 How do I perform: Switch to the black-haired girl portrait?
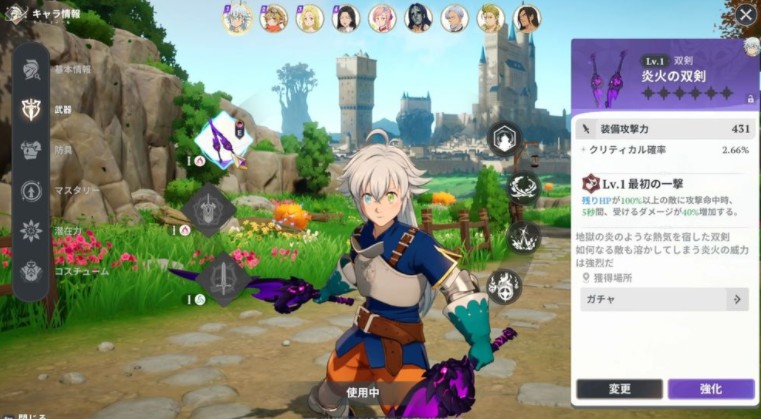click(346, 18)
